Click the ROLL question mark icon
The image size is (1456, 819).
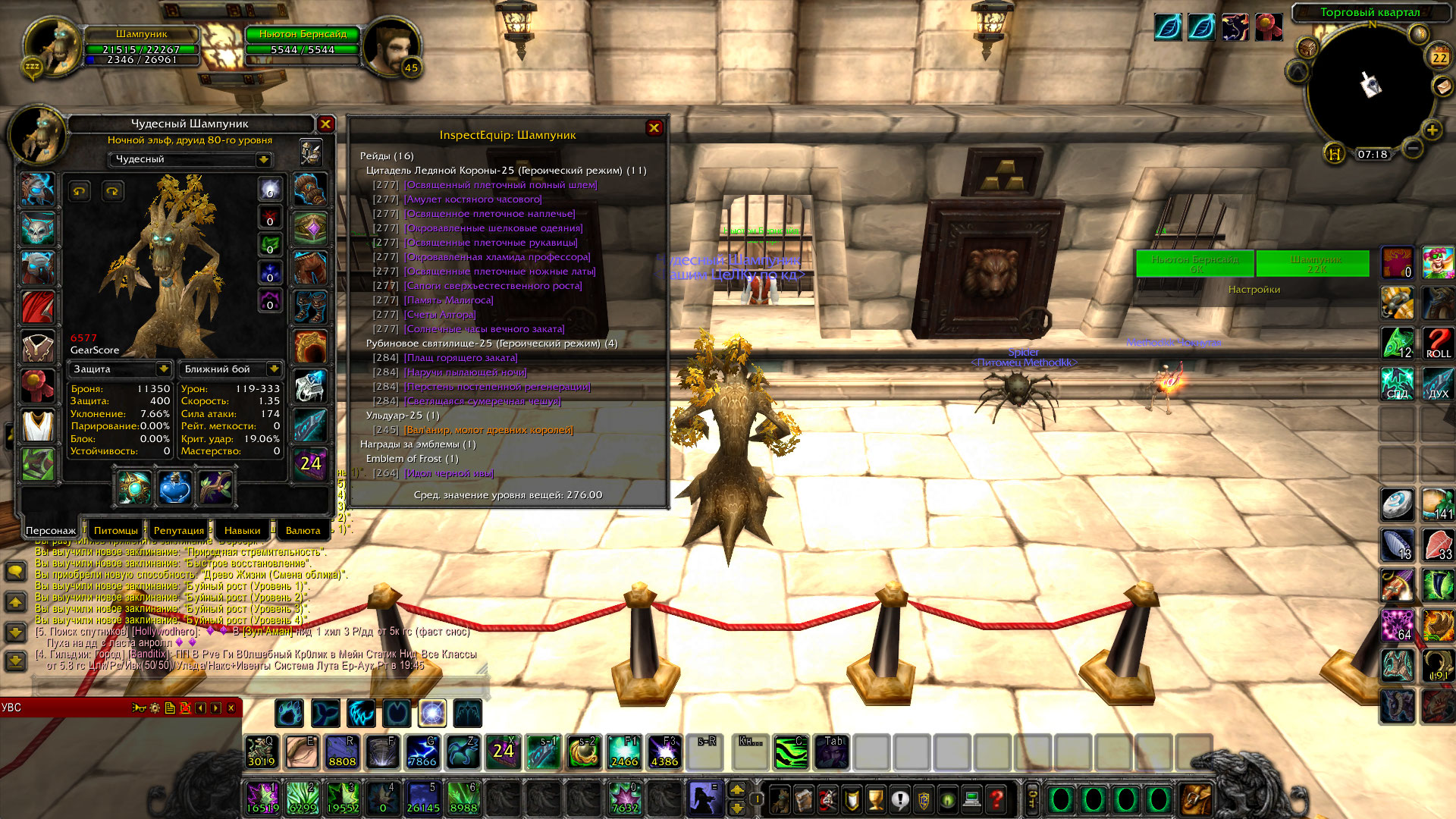[x=1438, y=343]
